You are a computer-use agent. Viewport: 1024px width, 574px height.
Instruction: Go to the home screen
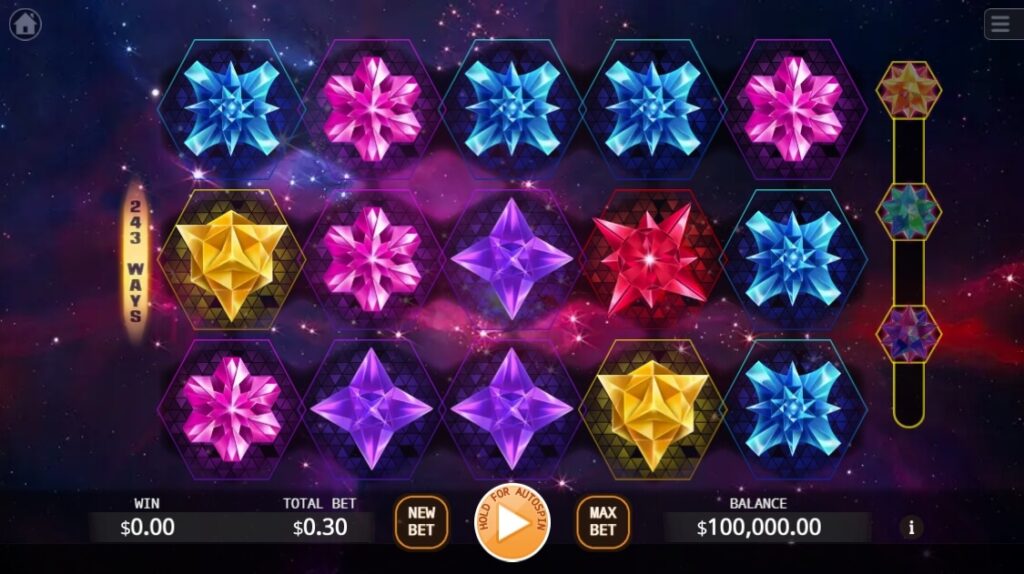[x=25, y=24]
